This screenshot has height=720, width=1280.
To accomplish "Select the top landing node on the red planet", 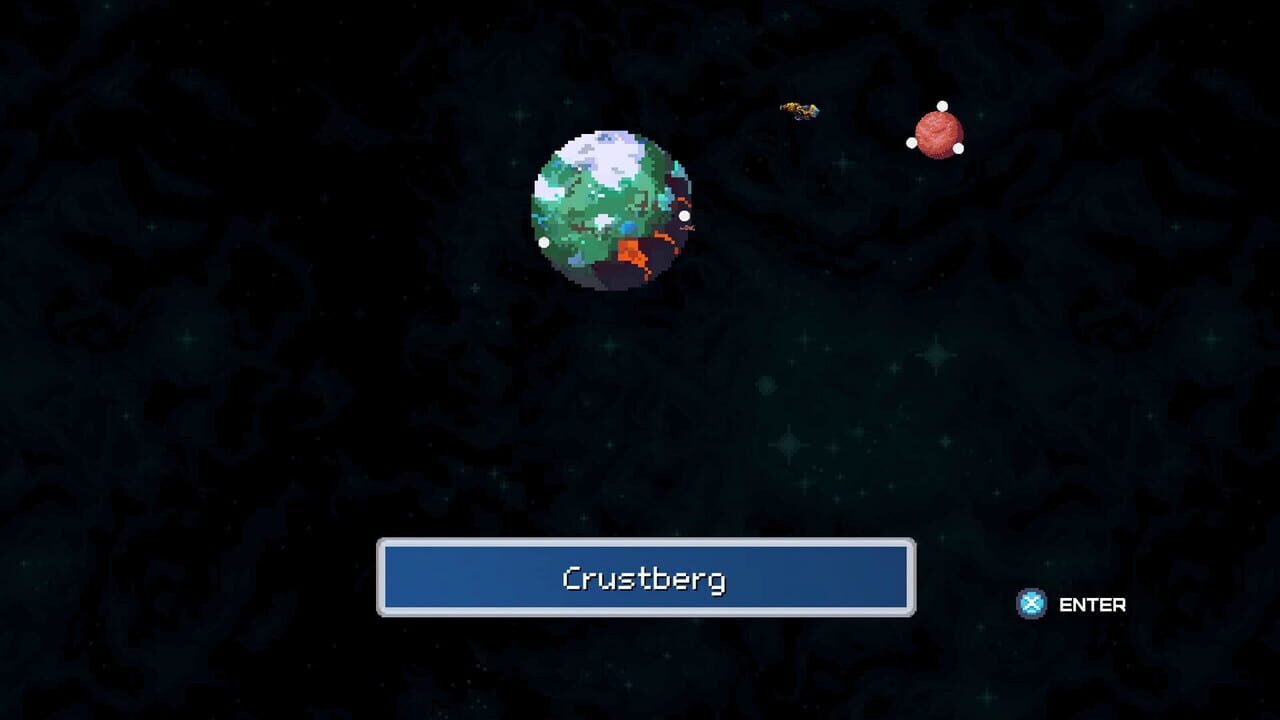I will pyautogui.click(x=942, y=106).
